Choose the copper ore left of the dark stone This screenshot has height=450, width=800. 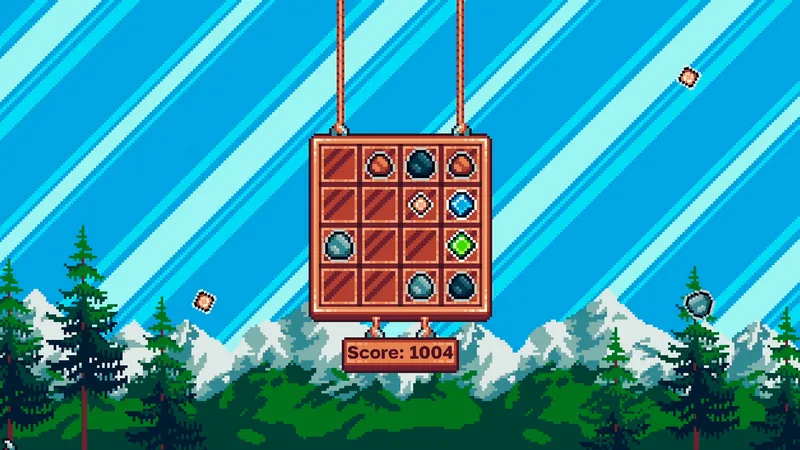(380, 163)
